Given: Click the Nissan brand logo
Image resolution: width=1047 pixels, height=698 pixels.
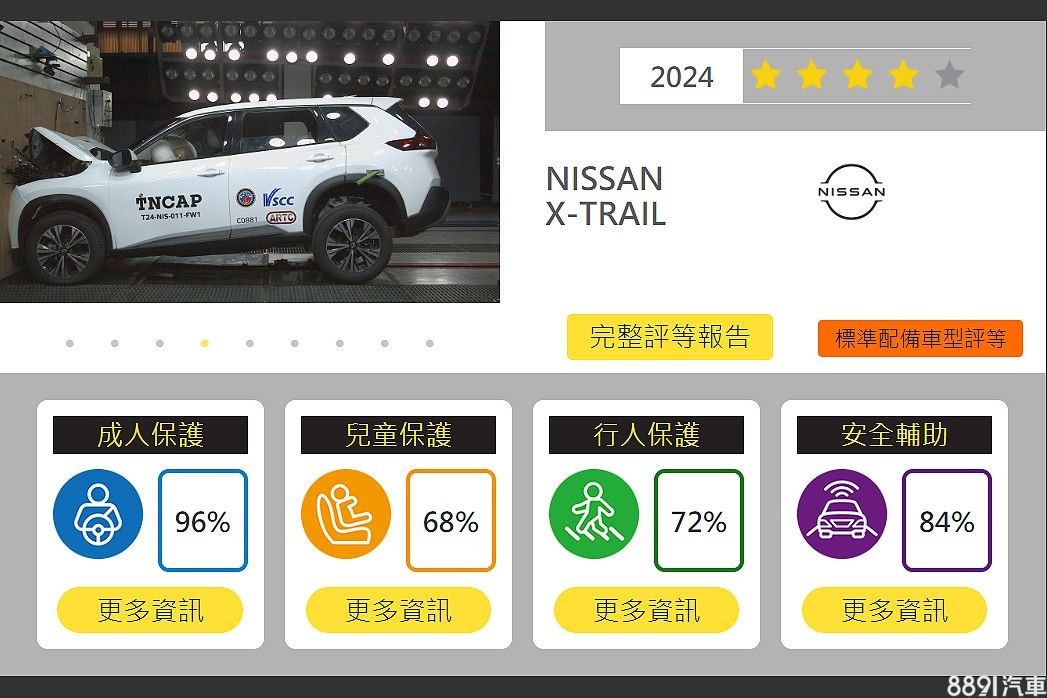Looking at the screenshot, I should tap(852, 192).
